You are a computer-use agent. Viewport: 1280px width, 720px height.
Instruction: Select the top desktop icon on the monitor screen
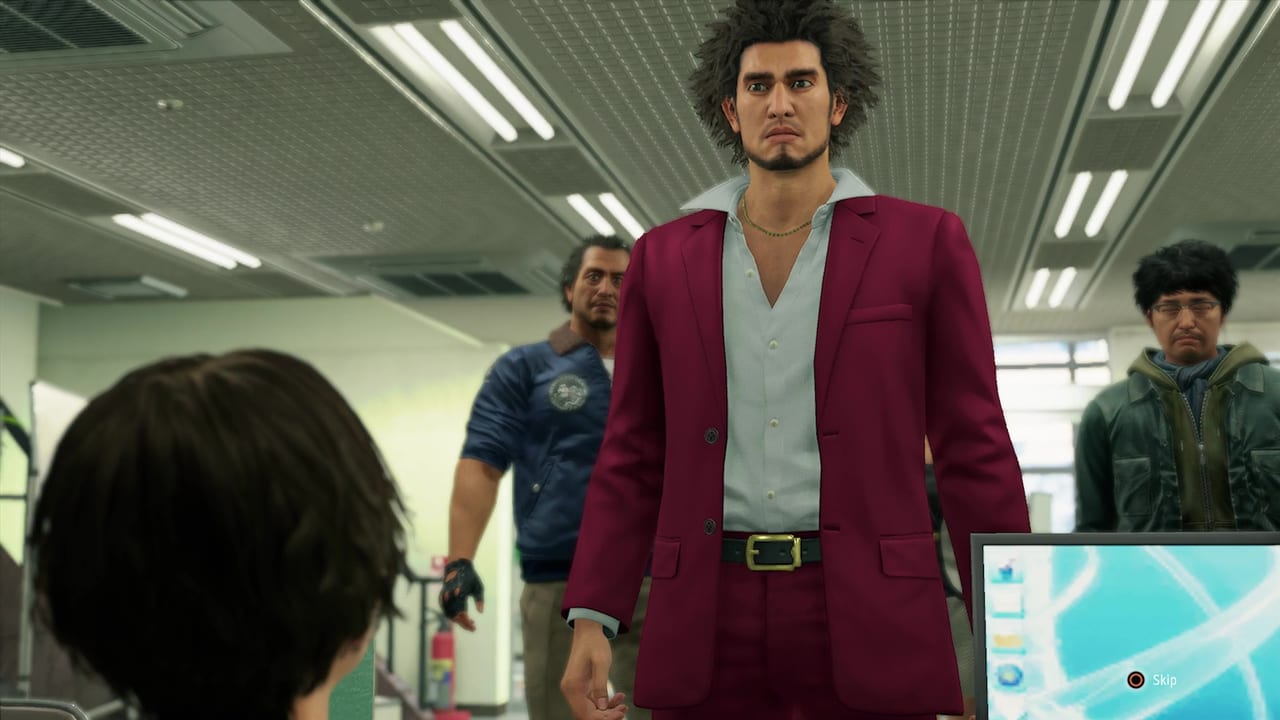[1006, 569]
